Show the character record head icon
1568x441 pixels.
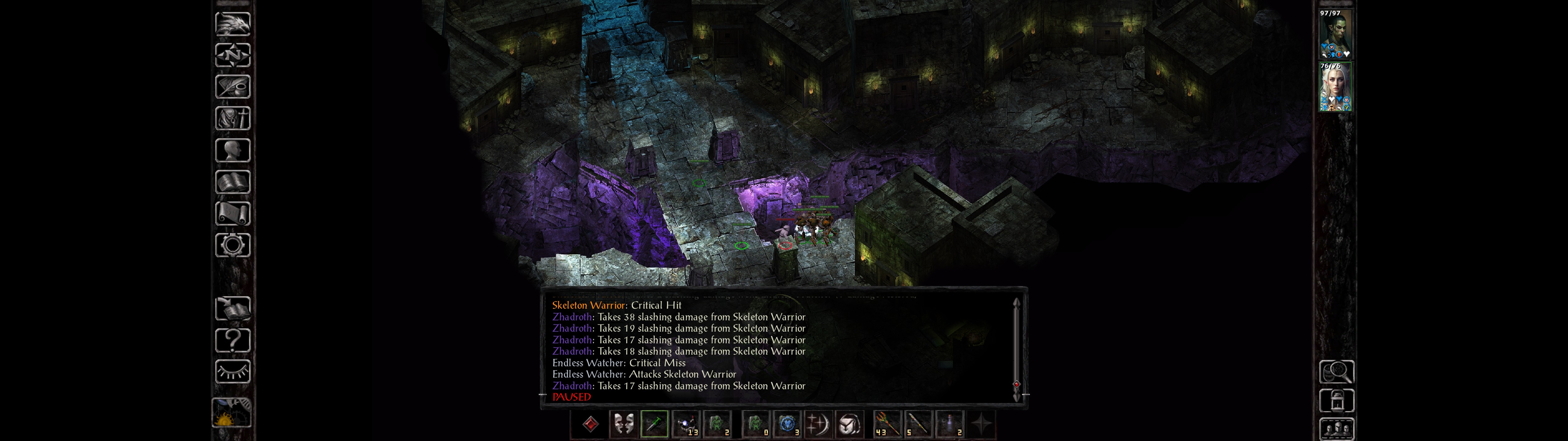pyautogui.click(x=232, y=150)
